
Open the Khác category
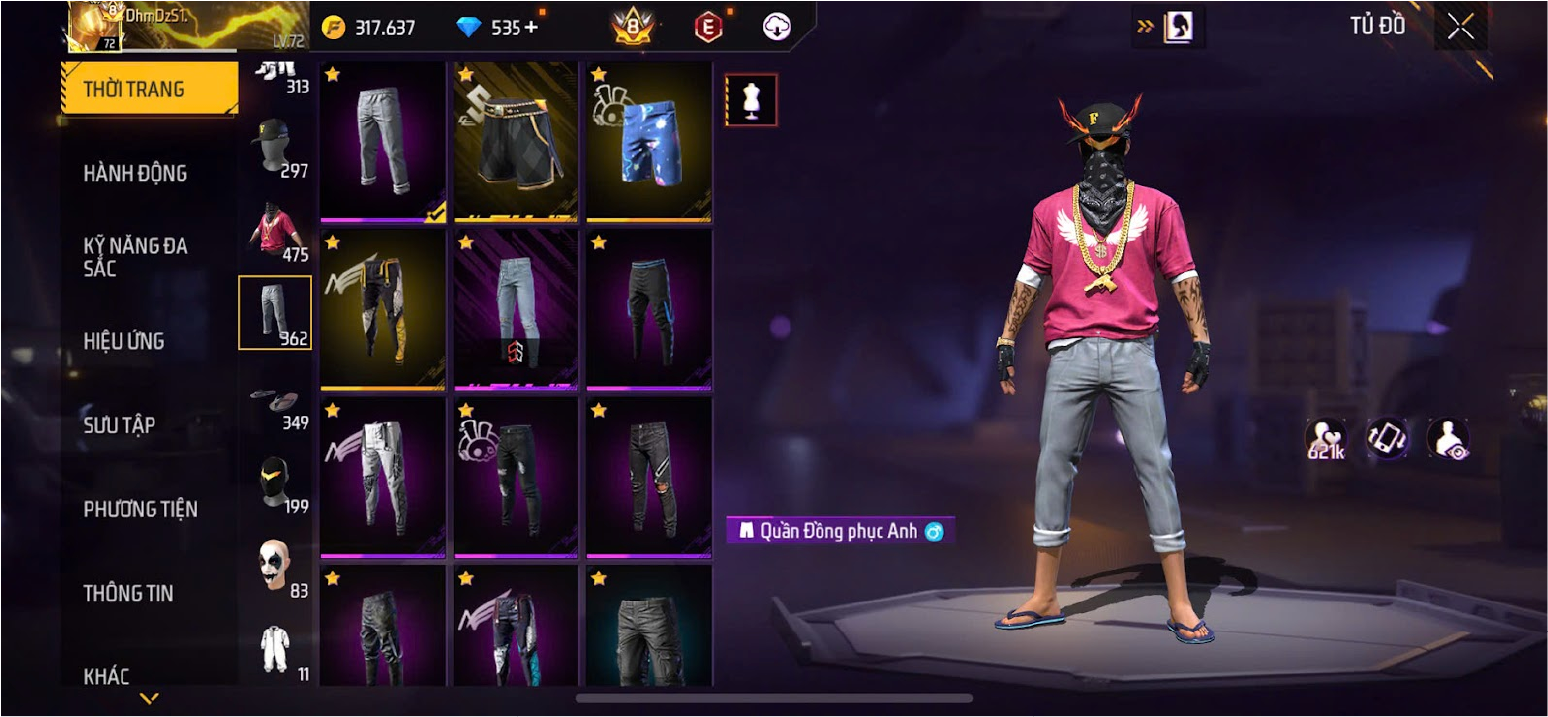click(106, 676)
